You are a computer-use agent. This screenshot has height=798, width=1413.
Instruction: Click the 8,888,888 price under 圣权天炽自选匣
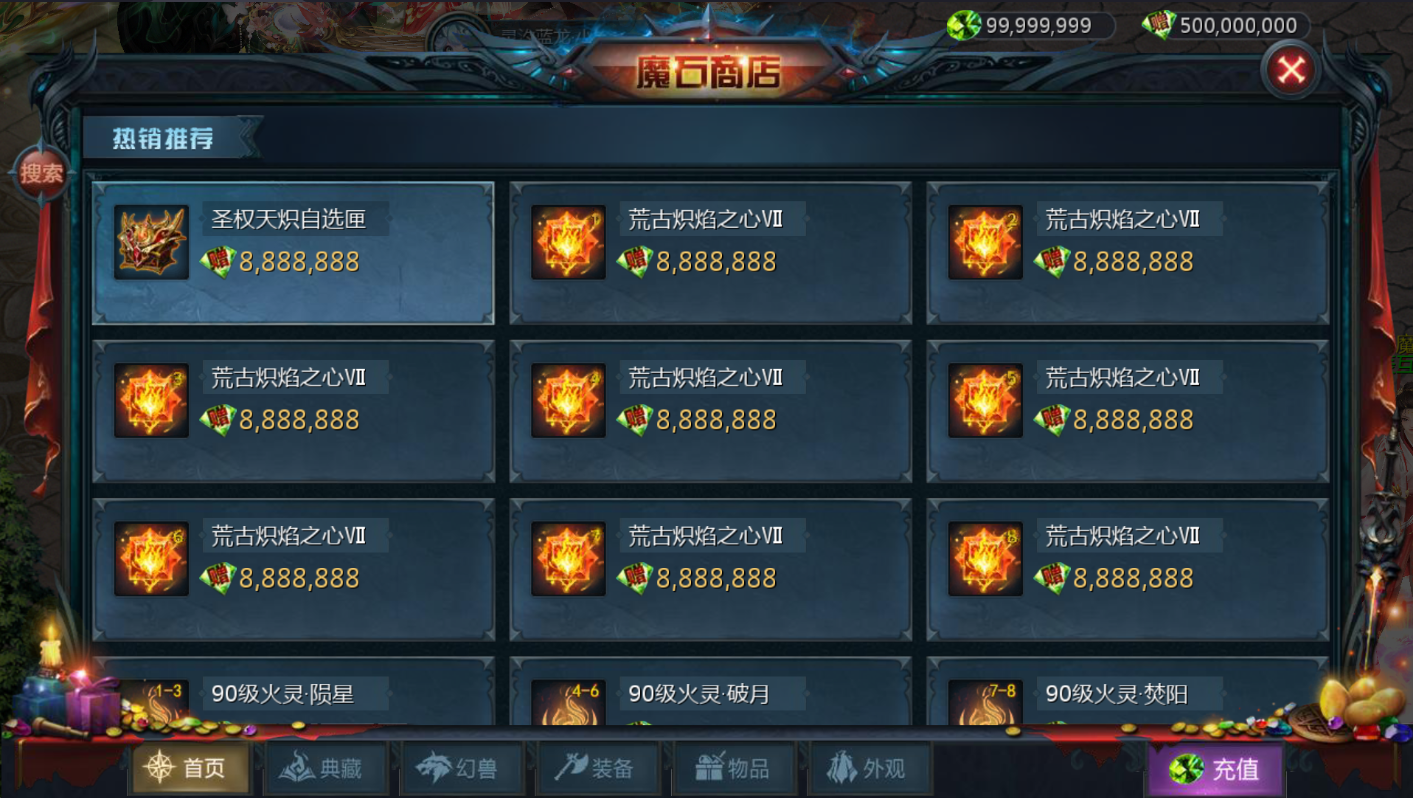click(297, 260)
